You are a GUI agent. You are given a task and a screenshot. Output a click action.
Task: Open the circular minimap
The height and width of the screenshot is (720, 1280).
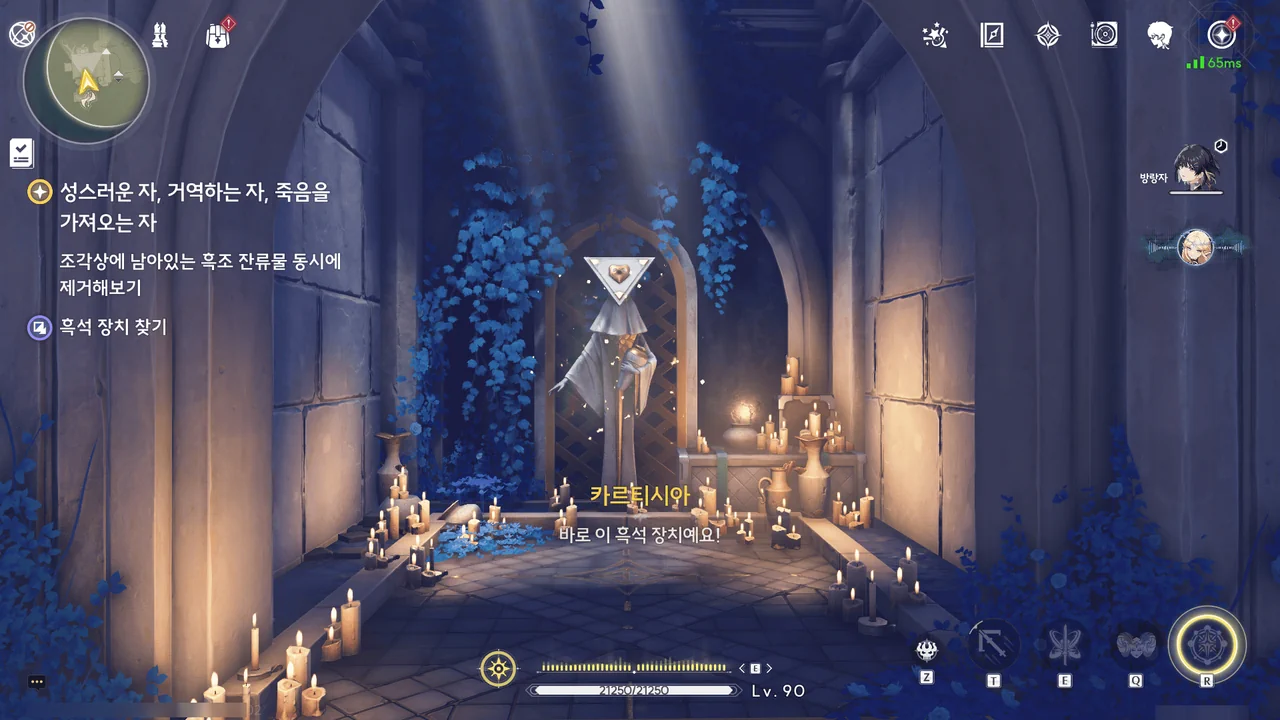click(86, 80)
